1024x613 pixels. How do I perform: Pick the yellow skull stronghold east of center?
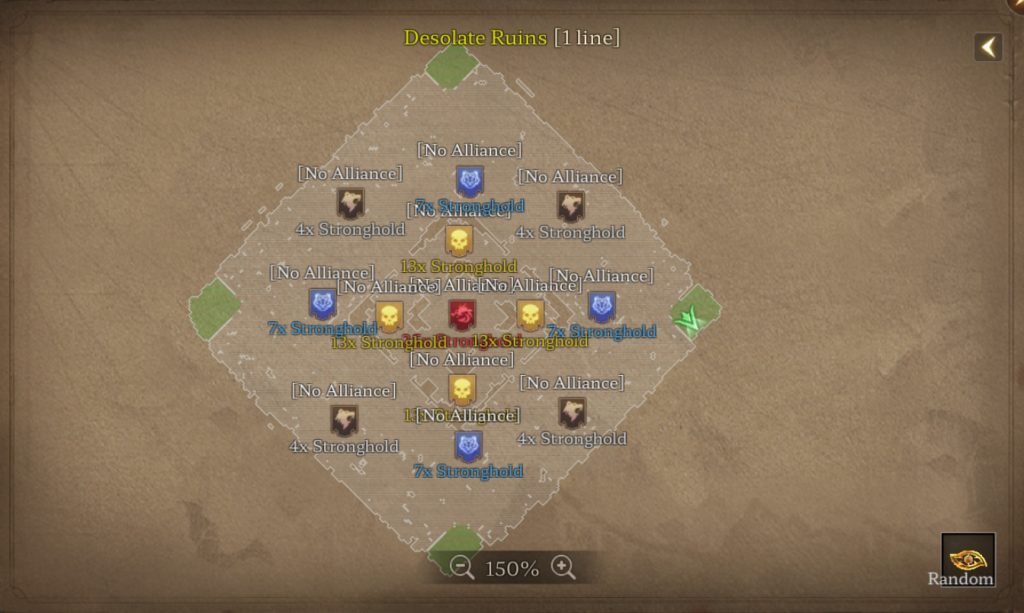530,315
